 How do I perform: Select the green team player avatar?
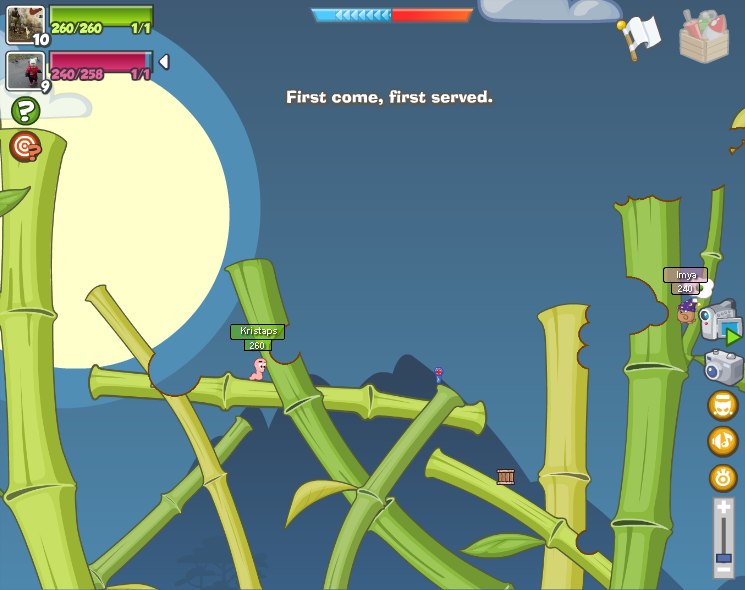point(25,24)
